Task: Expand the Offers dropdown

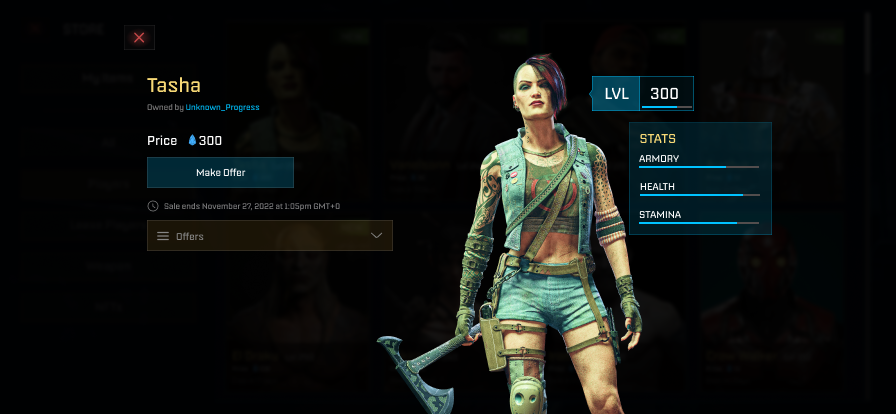Action: [270, 236]
